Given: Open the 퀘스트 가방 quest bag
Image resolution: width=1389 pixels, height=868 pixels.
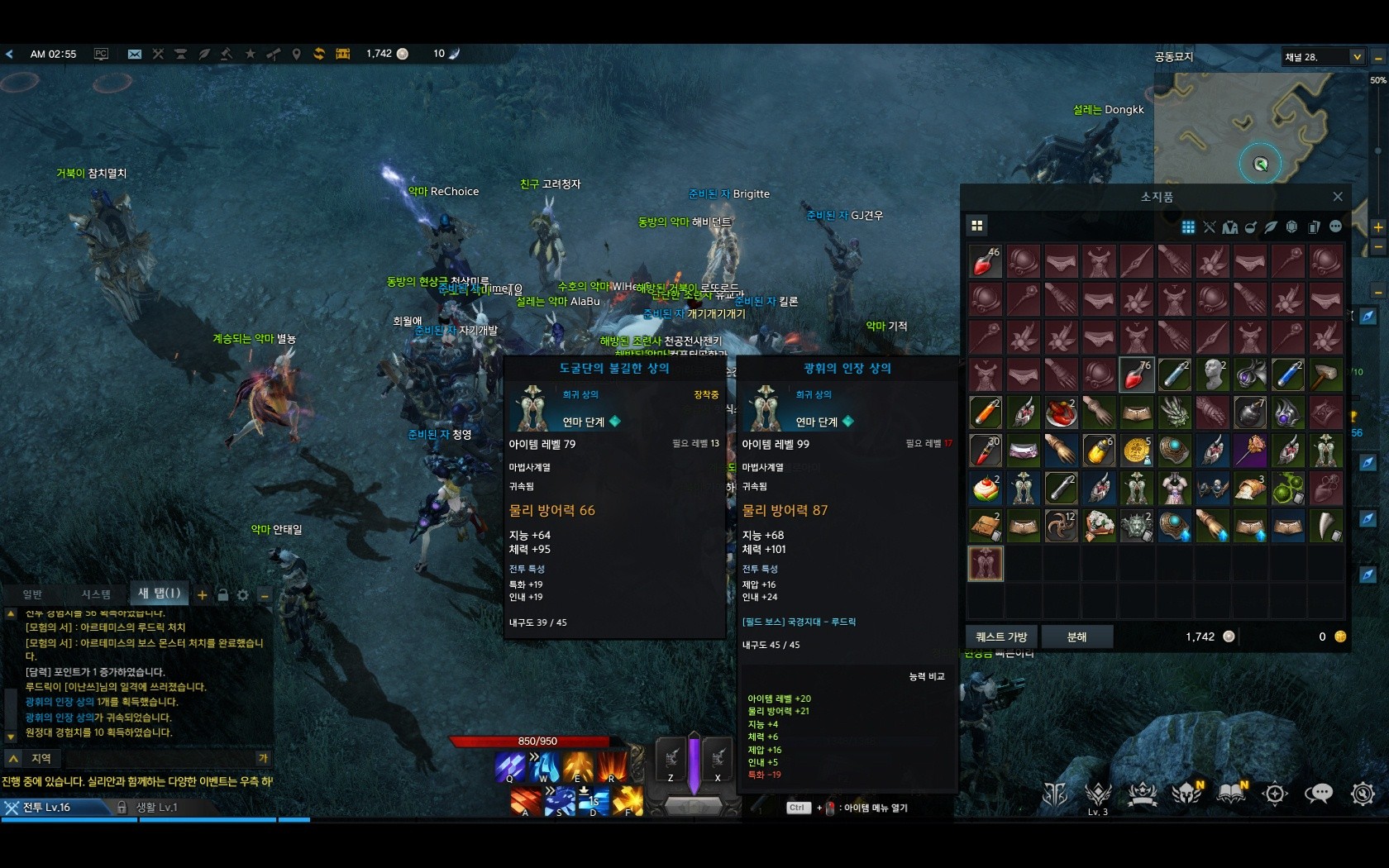Looking at the screenshot, I should point(1001,637).
